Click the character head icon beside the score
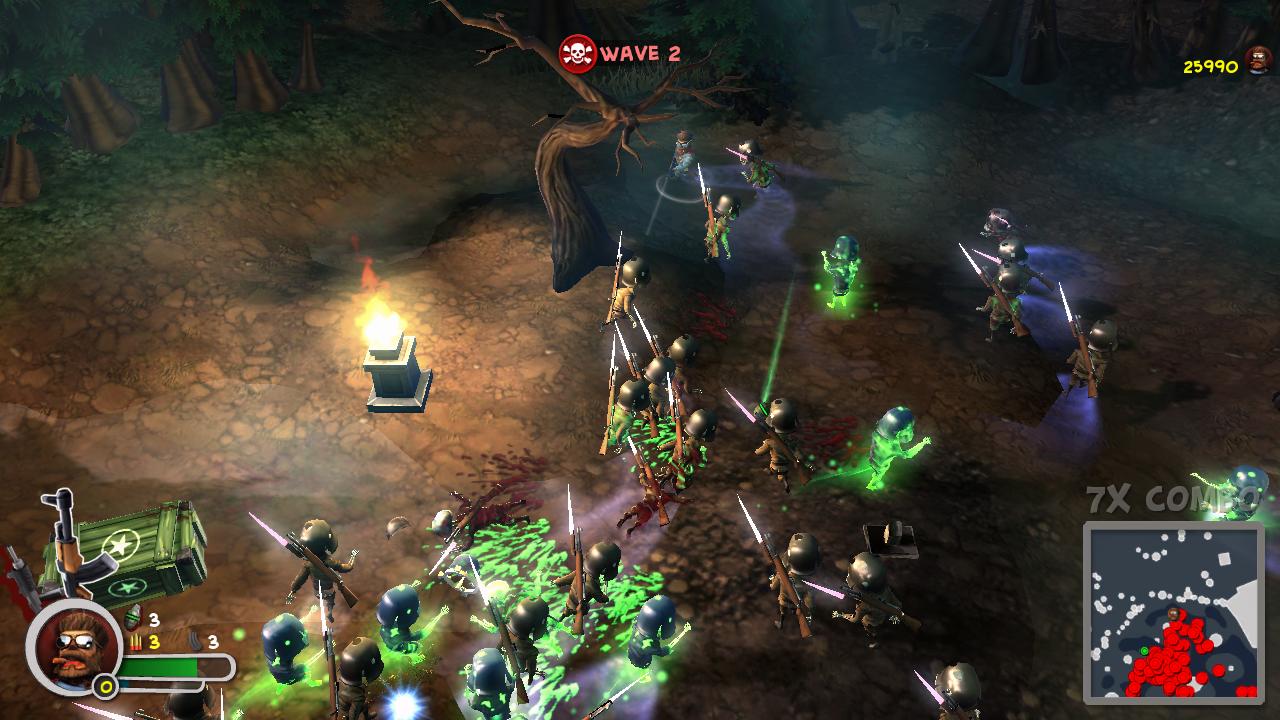 (1257, 60)
